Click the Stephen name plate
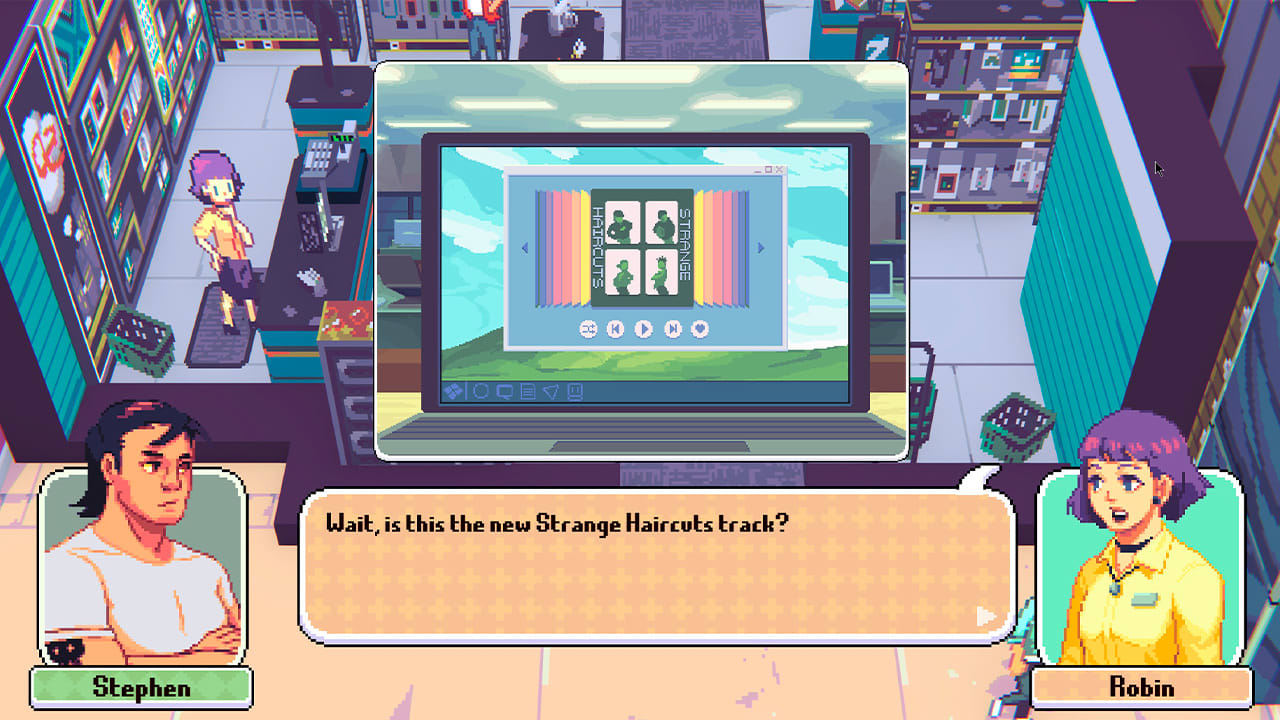The height and width of the screenshot is (720, 1280). tap(141, 687)
